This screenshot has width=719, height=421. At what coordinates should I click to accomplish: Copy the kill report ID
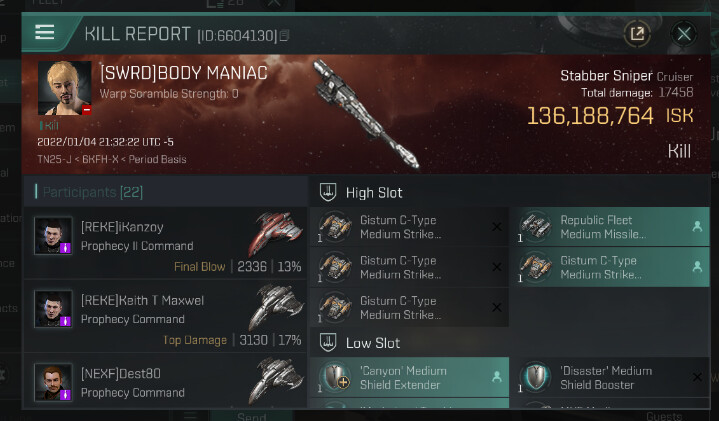pos(285,36)
